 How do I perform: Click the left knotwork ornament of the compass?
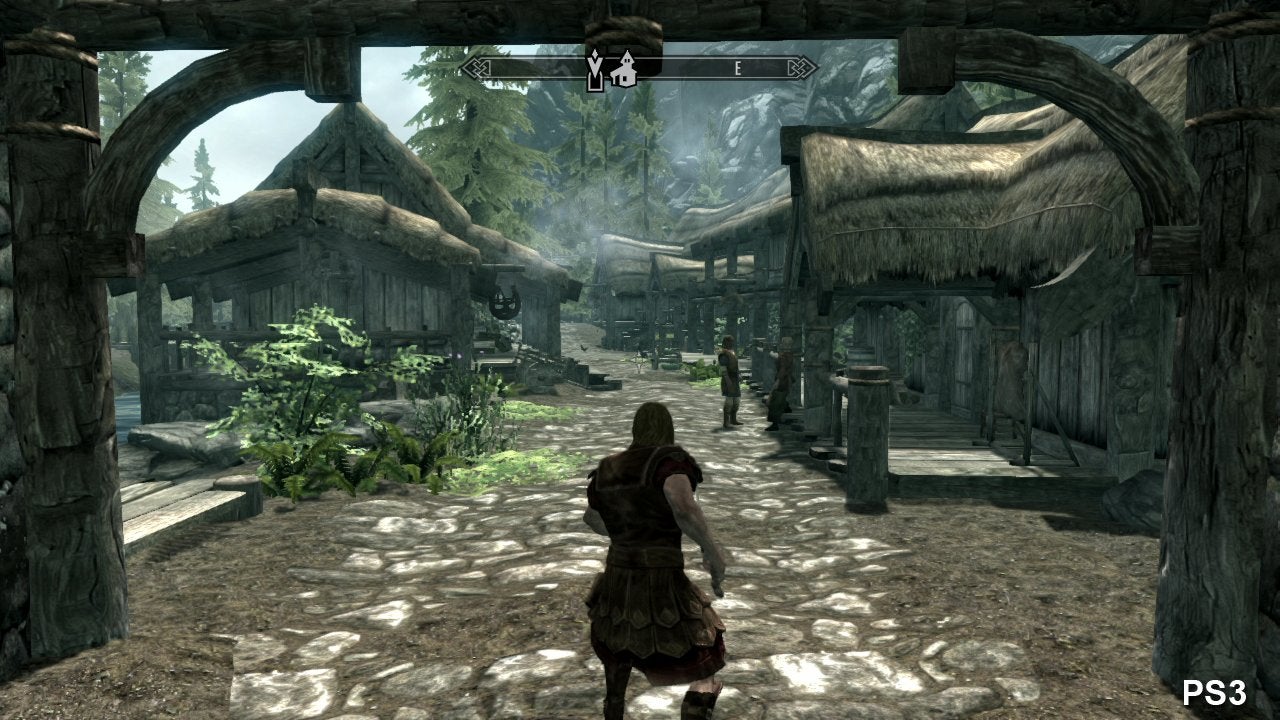point(478,68)
